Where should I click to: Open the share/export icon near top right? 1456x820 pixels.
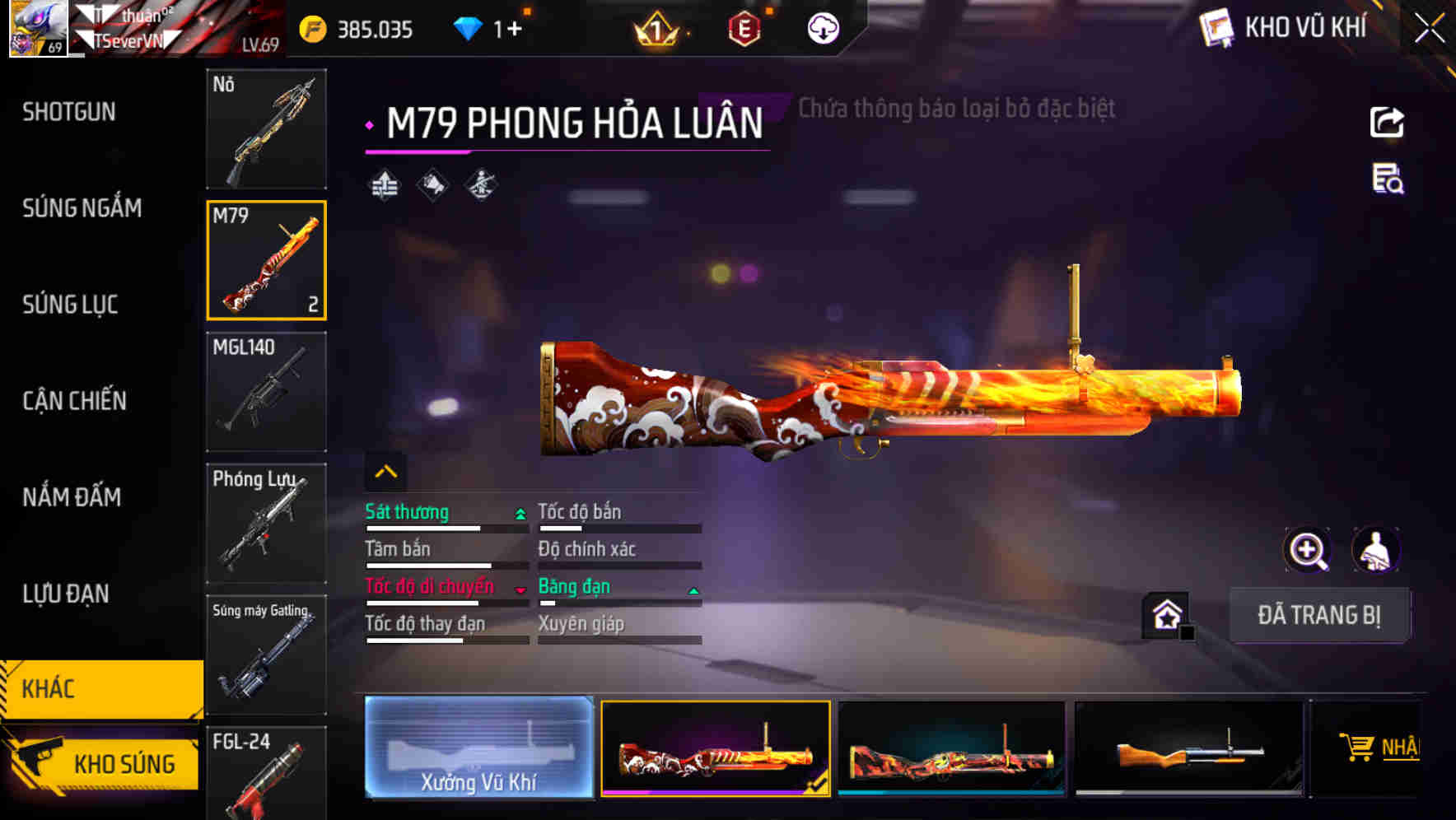(1387, 122)
